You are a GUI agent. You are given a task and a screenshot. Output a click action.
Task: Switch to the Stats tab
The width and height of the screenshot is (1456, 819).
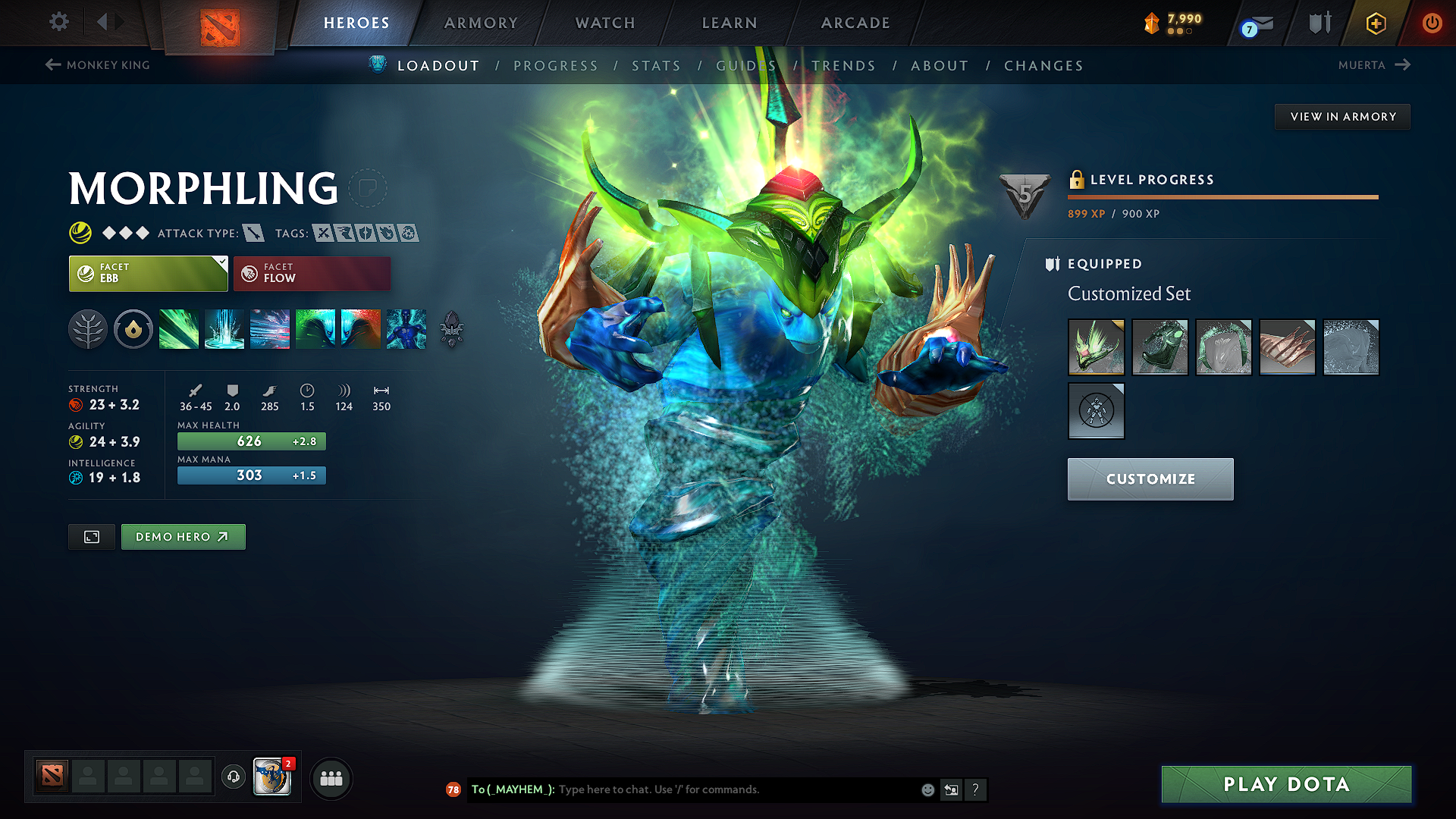657,65
